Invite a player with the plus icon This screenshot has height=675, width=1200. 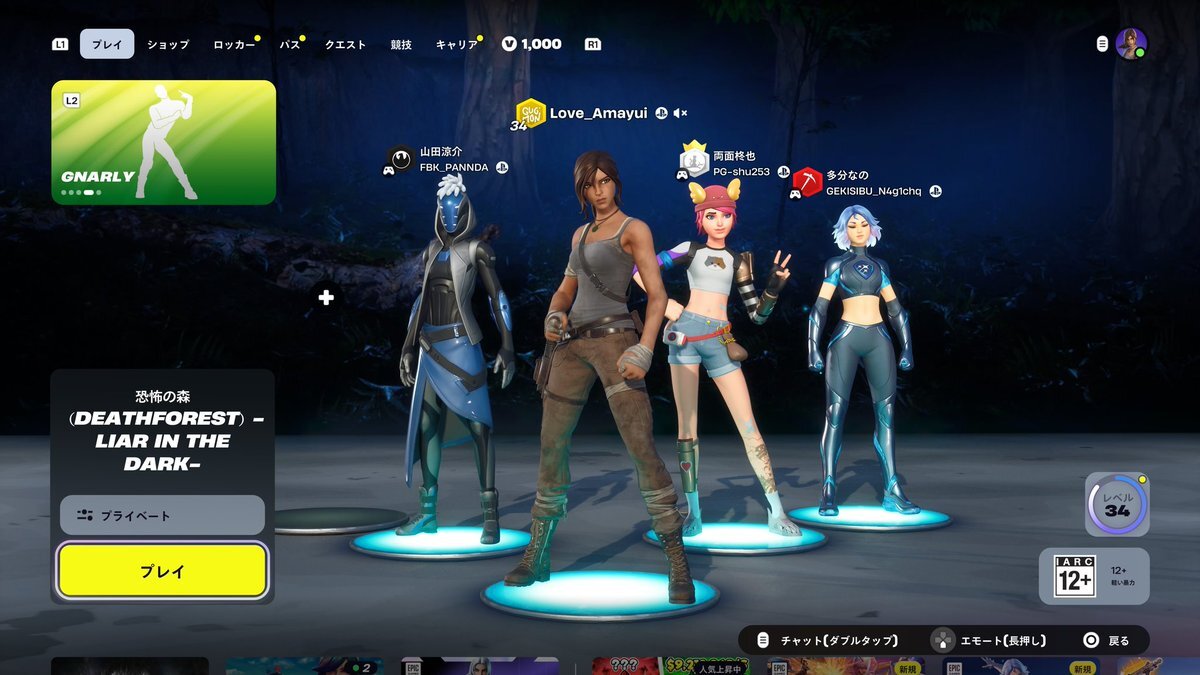326,297
